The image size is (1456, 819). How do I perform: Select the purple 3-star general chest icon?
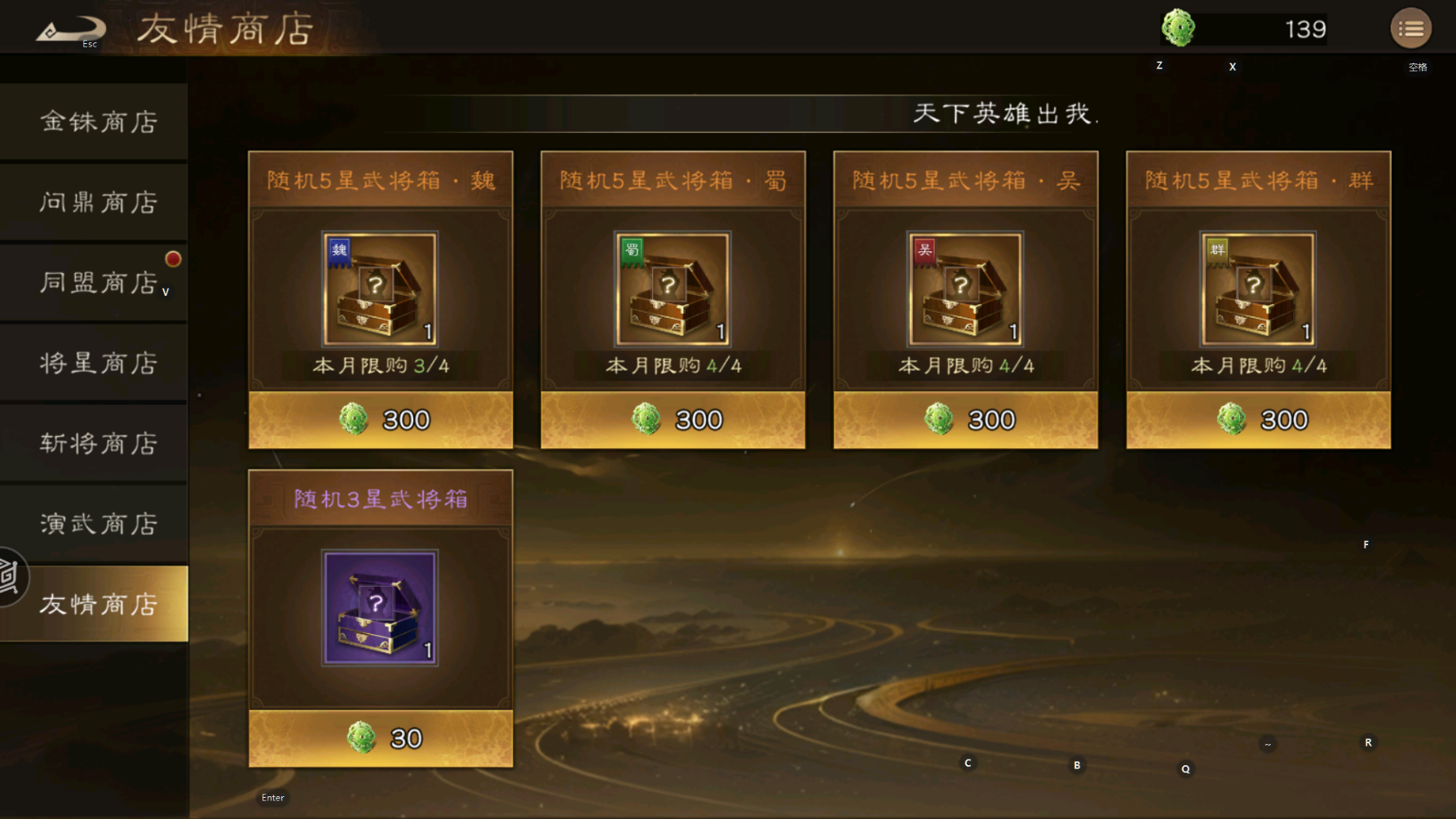click(x=380, y=607)
